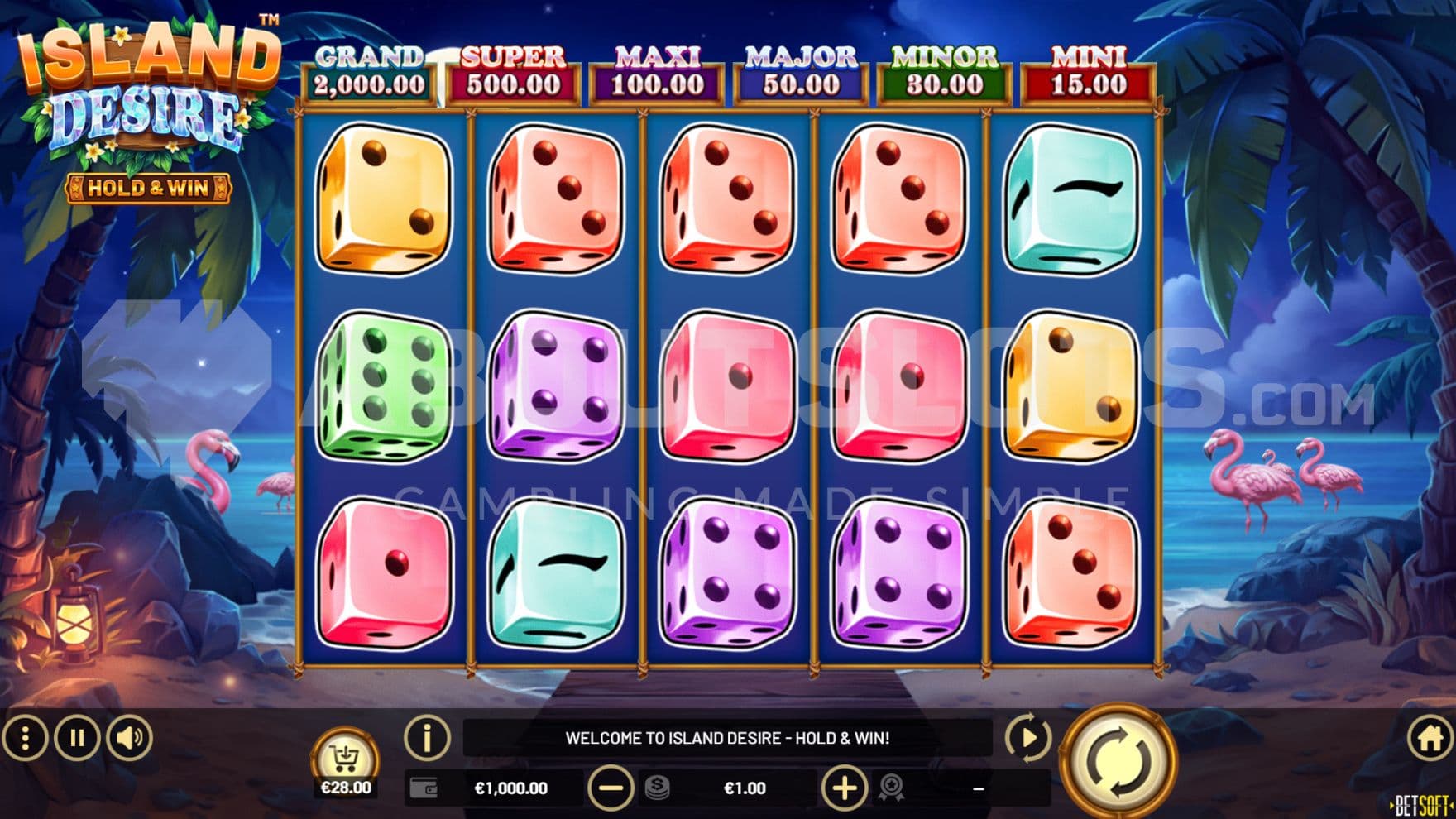This screenshot has width=1456, height=819.
Task: Open the game info paytable
Action: [x=427, y=737]
